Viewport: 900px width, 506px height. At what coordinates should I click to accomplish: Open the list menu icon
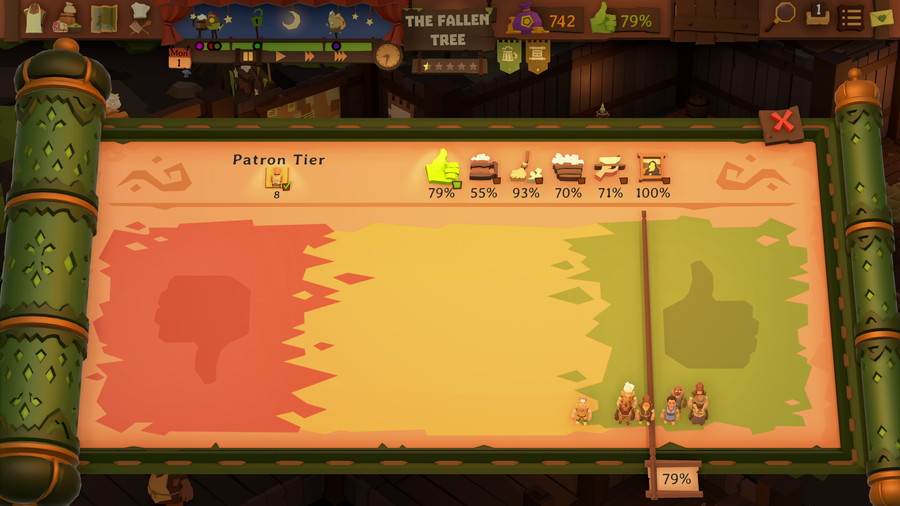[850, 17]
